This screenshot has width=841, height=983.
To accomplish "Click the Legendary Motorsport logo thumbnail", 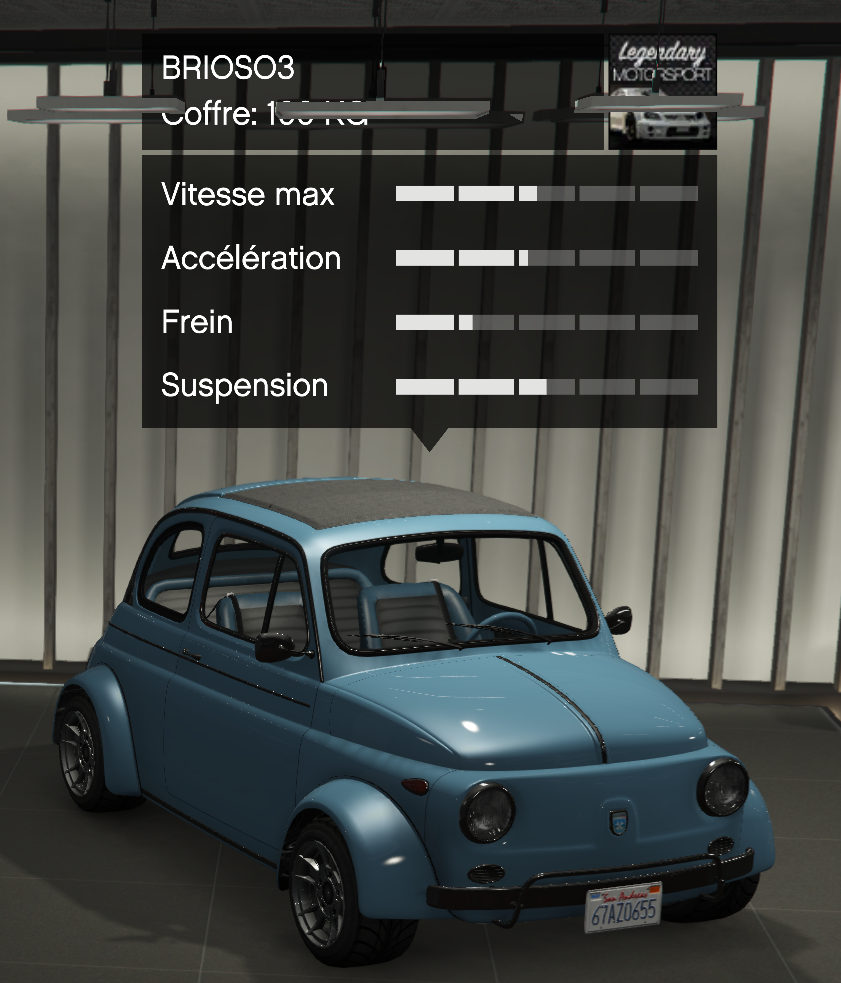I will (662, 92).
